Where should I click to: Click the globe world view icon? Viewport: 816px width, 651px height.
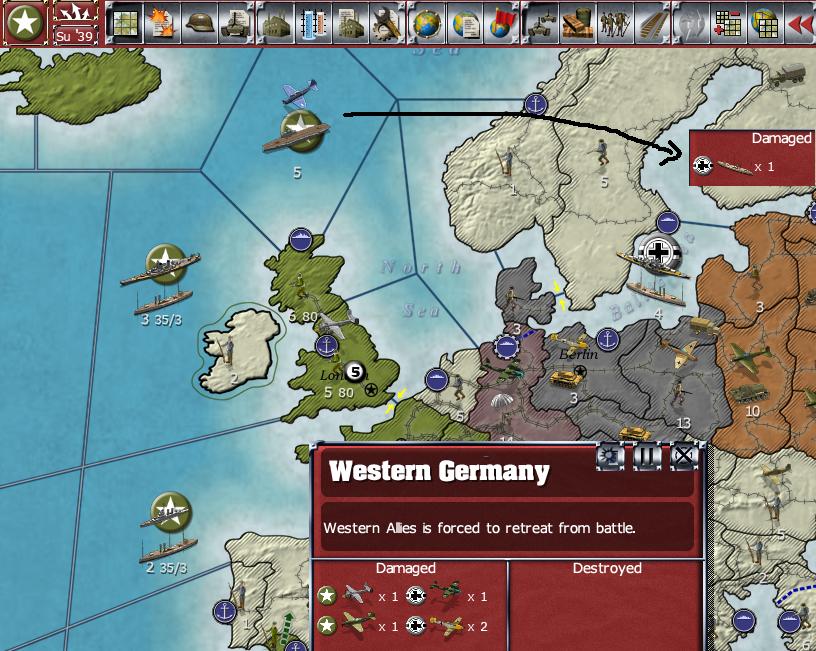pyautogui.click(x=428, y=23)
